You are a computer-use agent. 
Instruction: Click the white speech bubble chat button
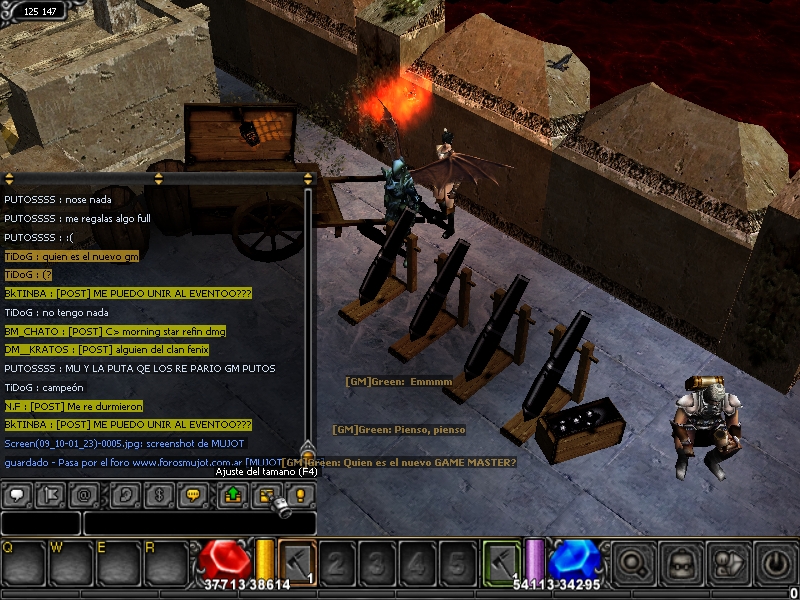click(16, 495)
